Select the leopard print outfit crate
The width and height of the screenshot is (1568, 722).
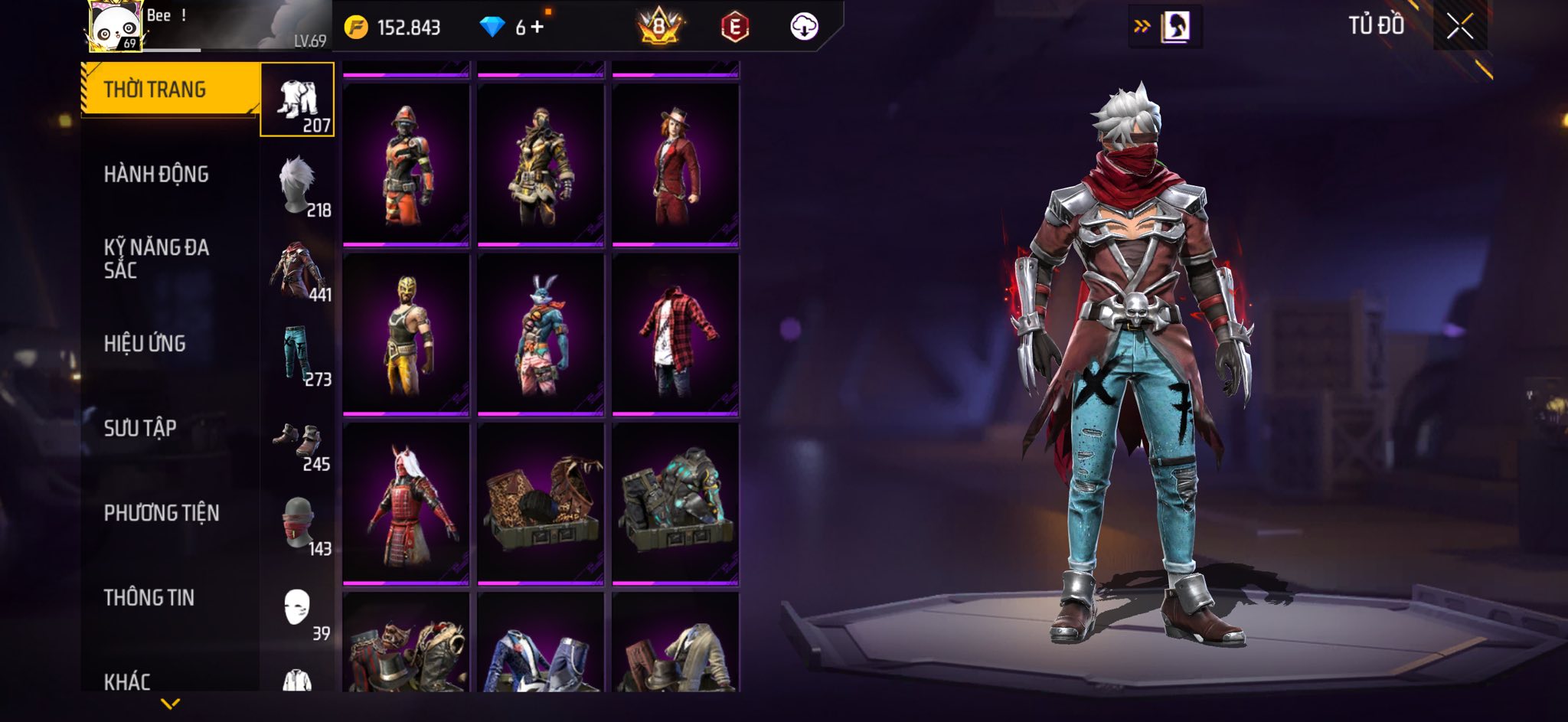click(x=541, y=505)
